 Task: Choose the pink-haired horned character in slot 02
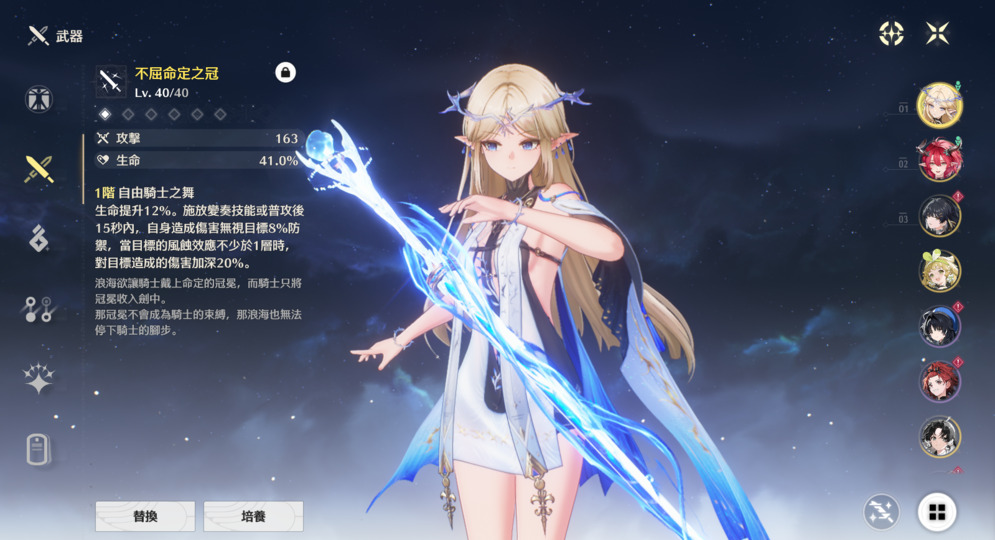(939, 161)
